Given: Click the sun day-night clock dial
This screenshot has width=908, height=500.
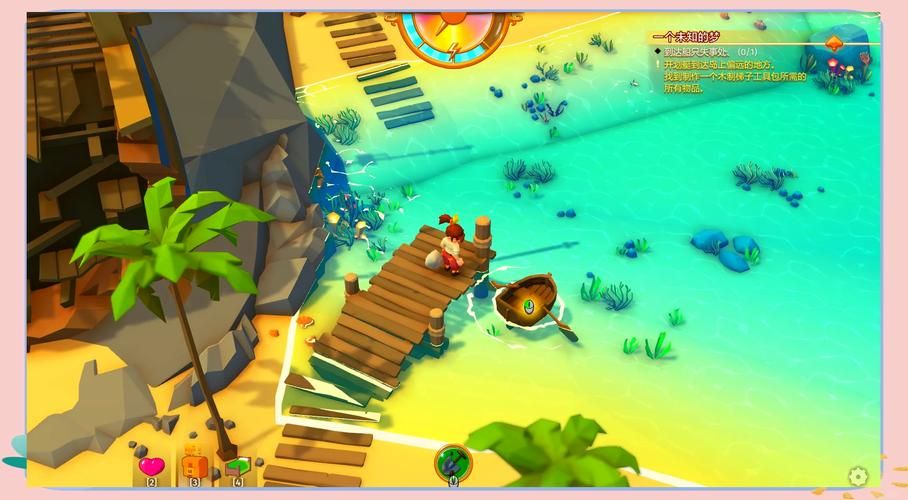Looking at the screenshot, I should [x=452, y=30].
